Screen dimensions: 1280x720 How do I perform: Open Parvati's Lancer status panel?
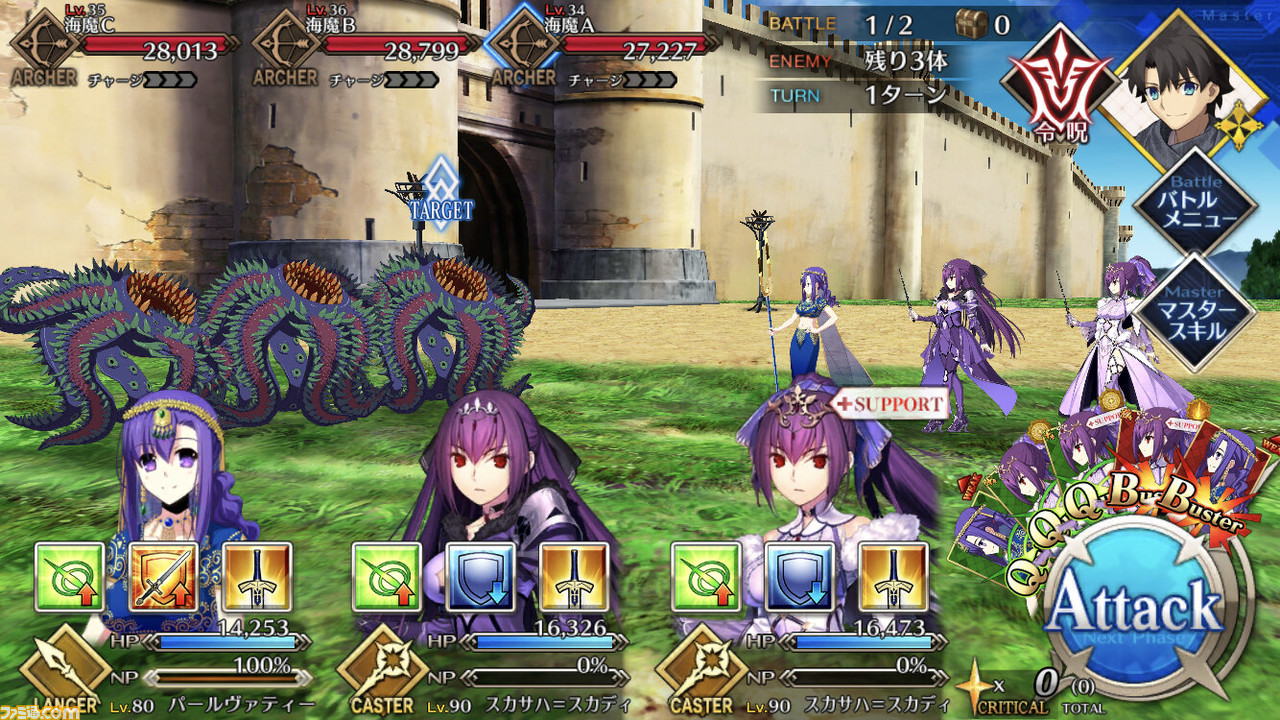tap(65, 672)
